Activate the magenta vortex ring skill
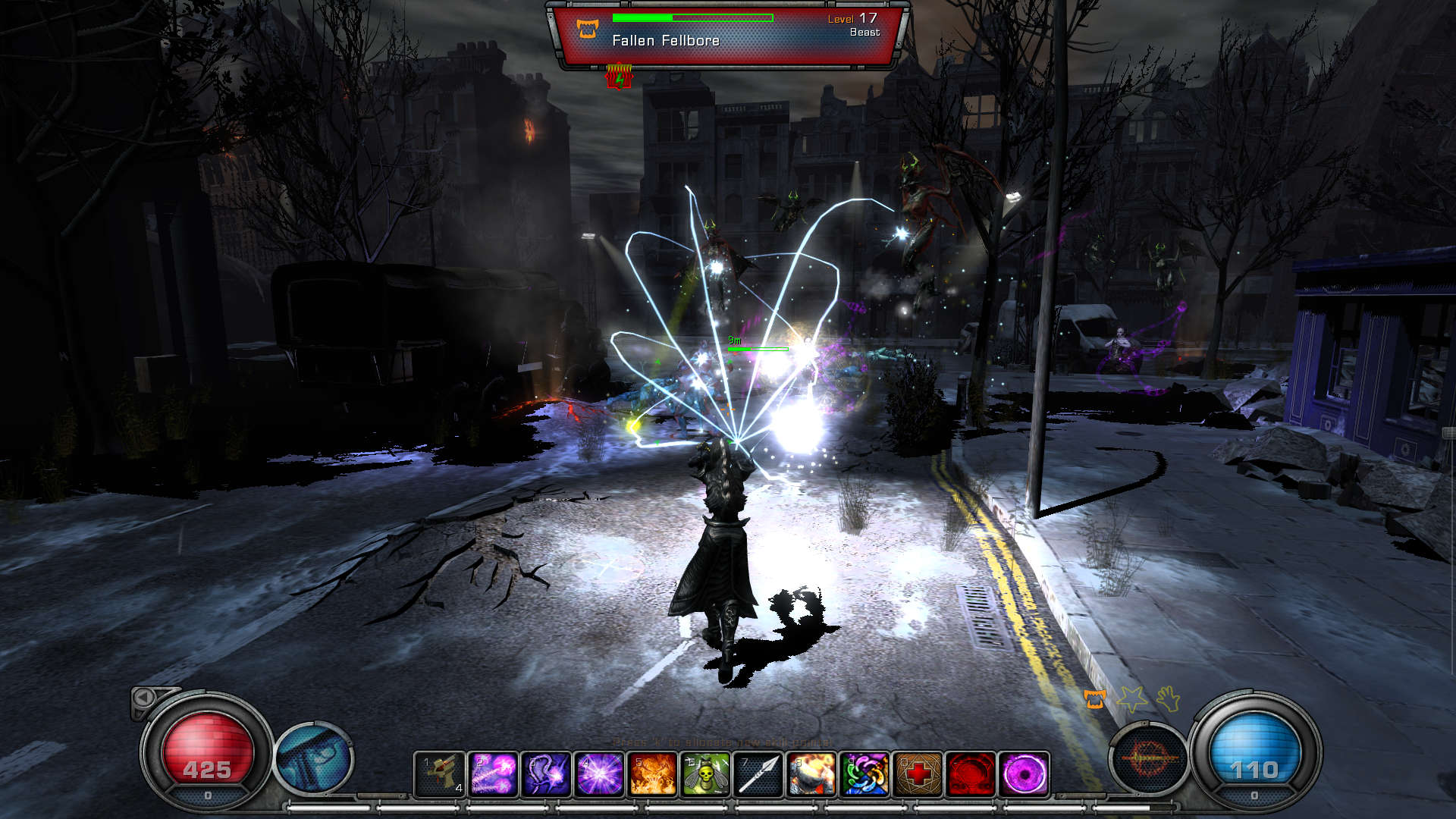Image resolution: width=1456 pixels, height=819 pixels. 1025,774
